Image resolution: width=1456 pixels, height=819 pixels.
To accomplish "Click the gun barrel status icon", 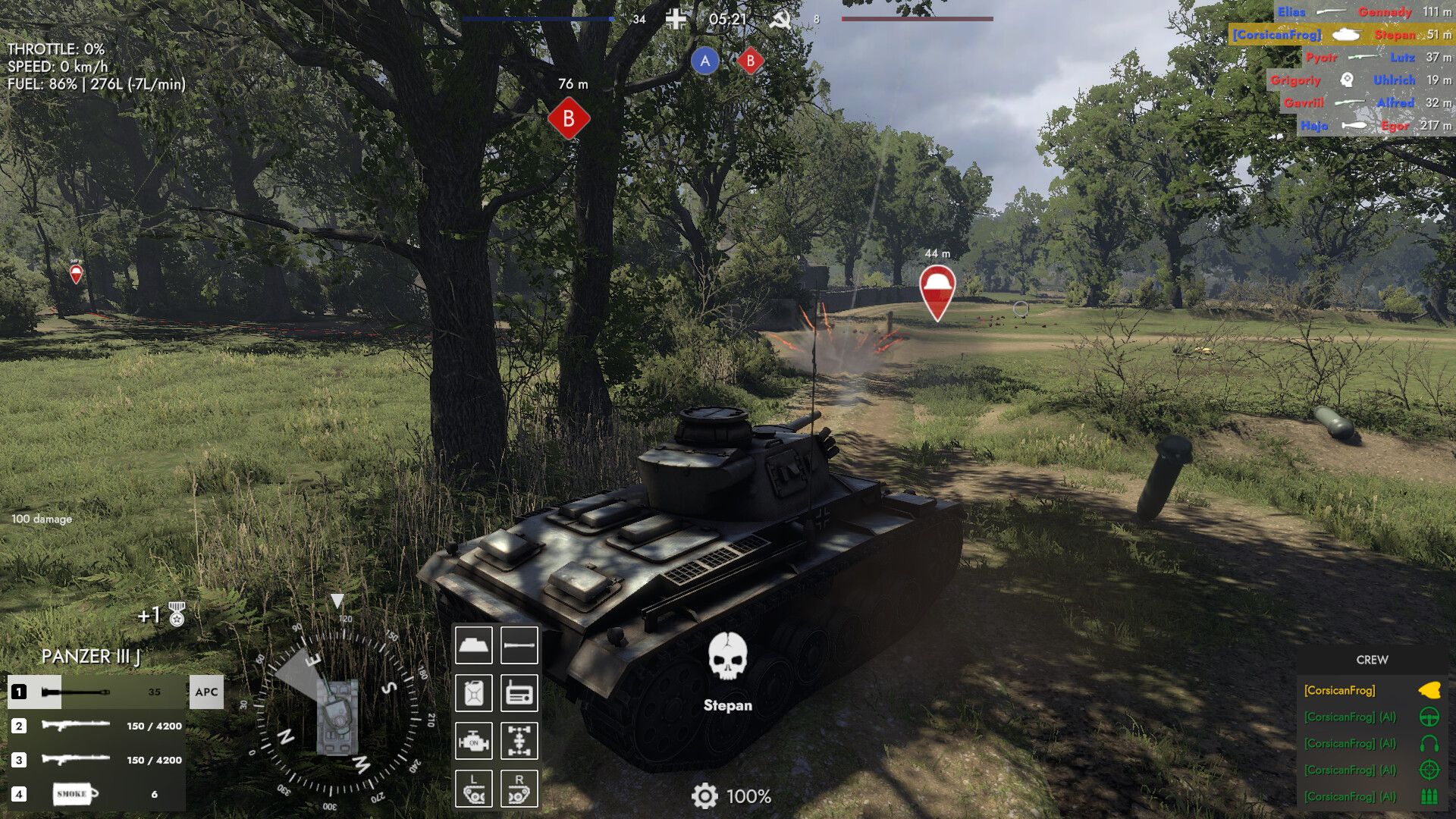I will [x=519, y=645].
